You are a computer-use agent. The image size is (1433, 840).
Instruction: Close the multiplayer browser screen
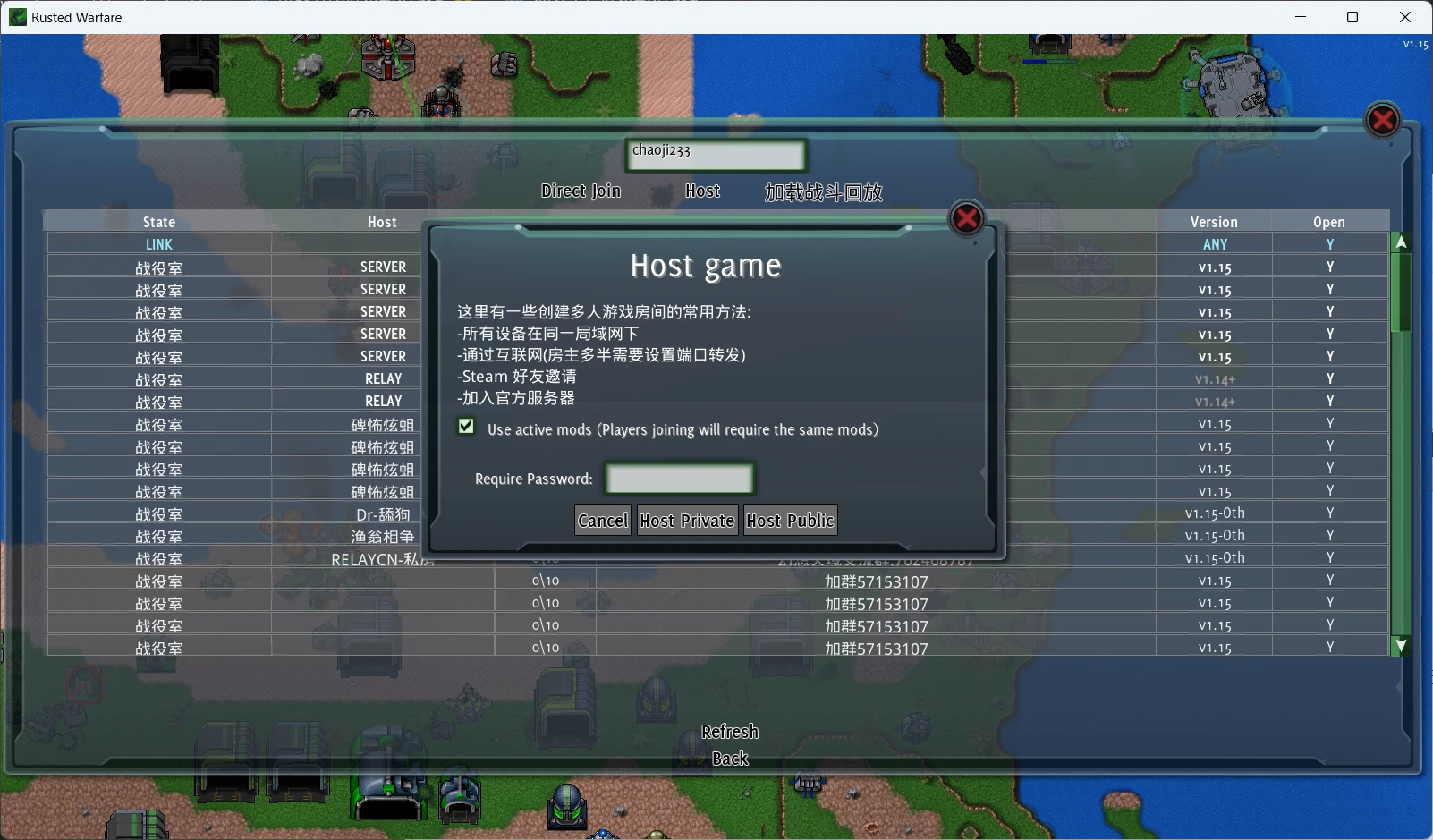(x=1381, y=120)
